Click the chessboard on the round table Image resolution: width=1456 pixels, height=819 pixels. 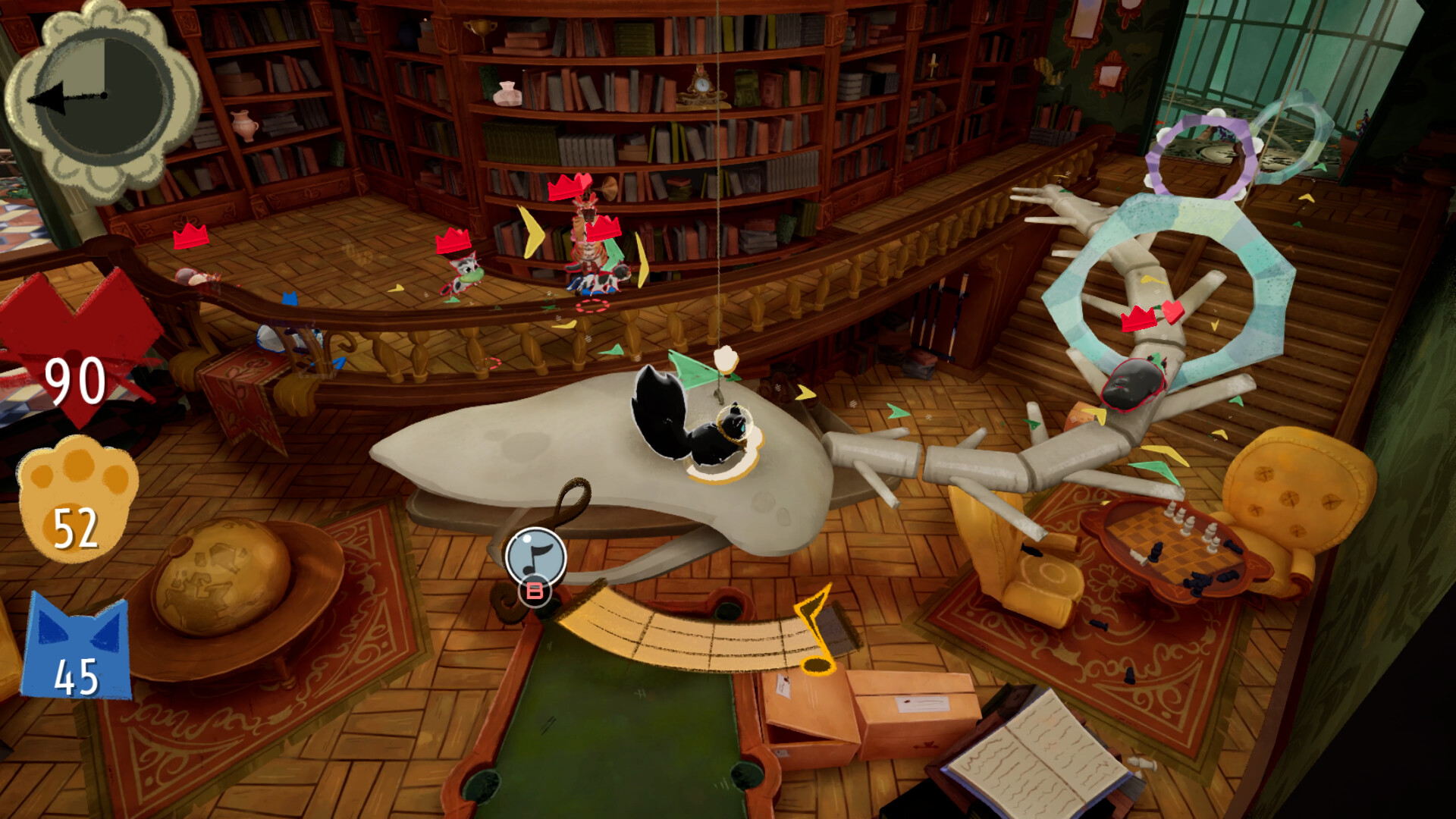point(1172,542)
